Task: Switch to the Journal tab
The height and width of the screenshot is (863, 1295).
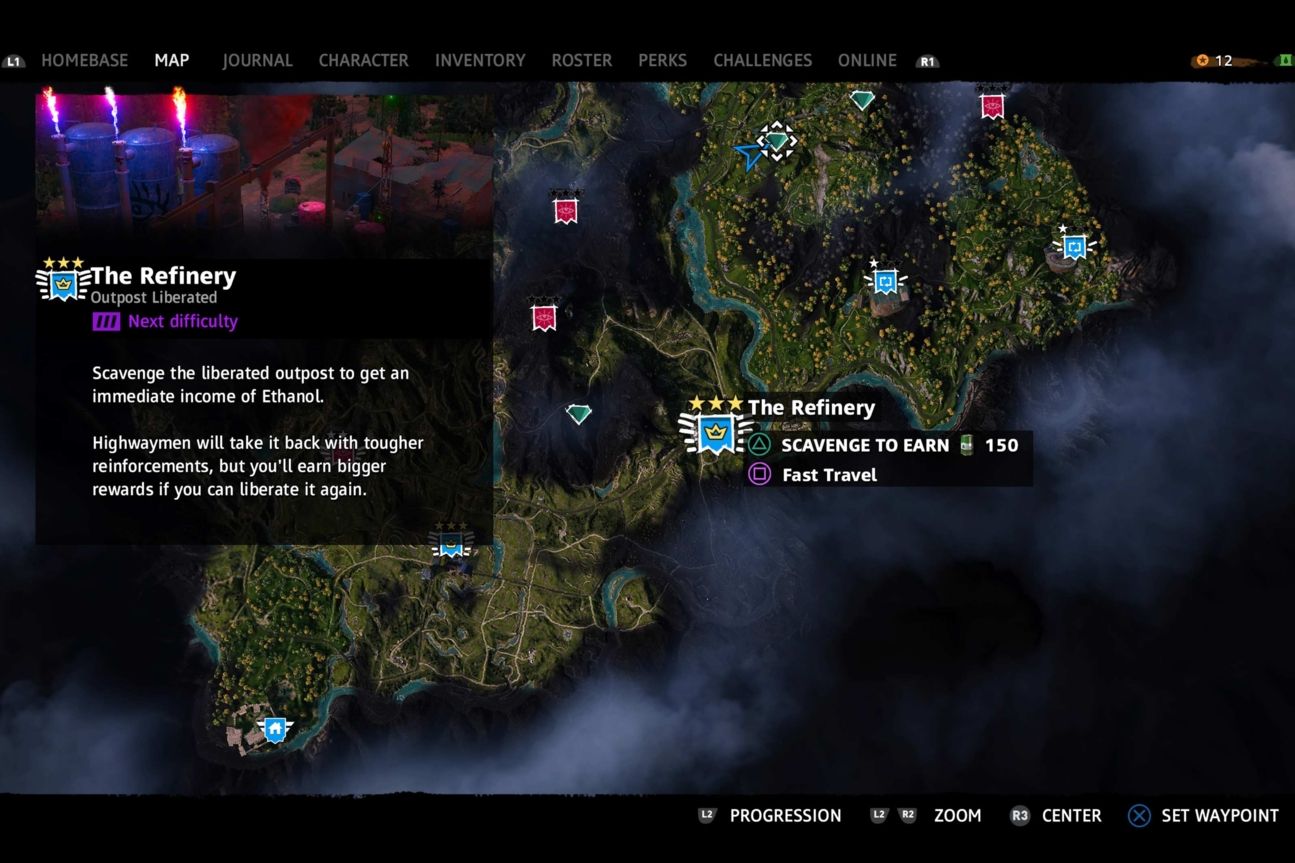Action: 257,60
